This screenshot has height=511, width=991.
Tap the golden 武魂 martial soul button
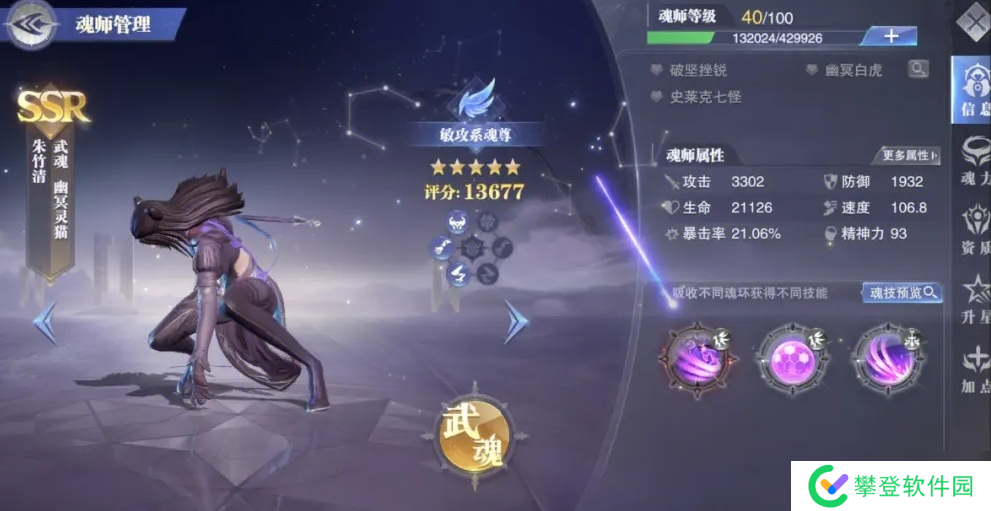click(474, 432)
